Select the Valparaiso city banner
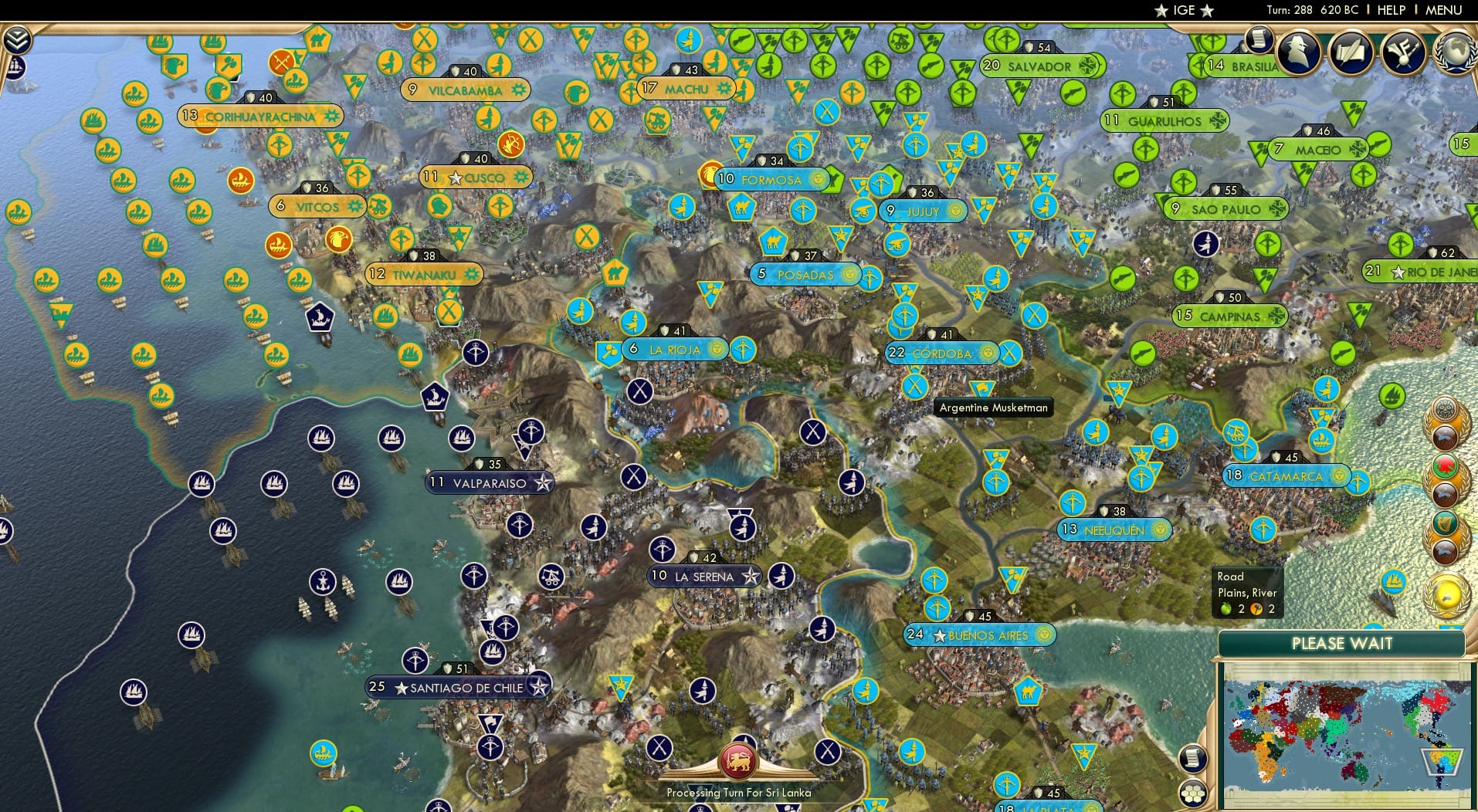This screenshot has width=1478, height=812. tap(488, 481)
